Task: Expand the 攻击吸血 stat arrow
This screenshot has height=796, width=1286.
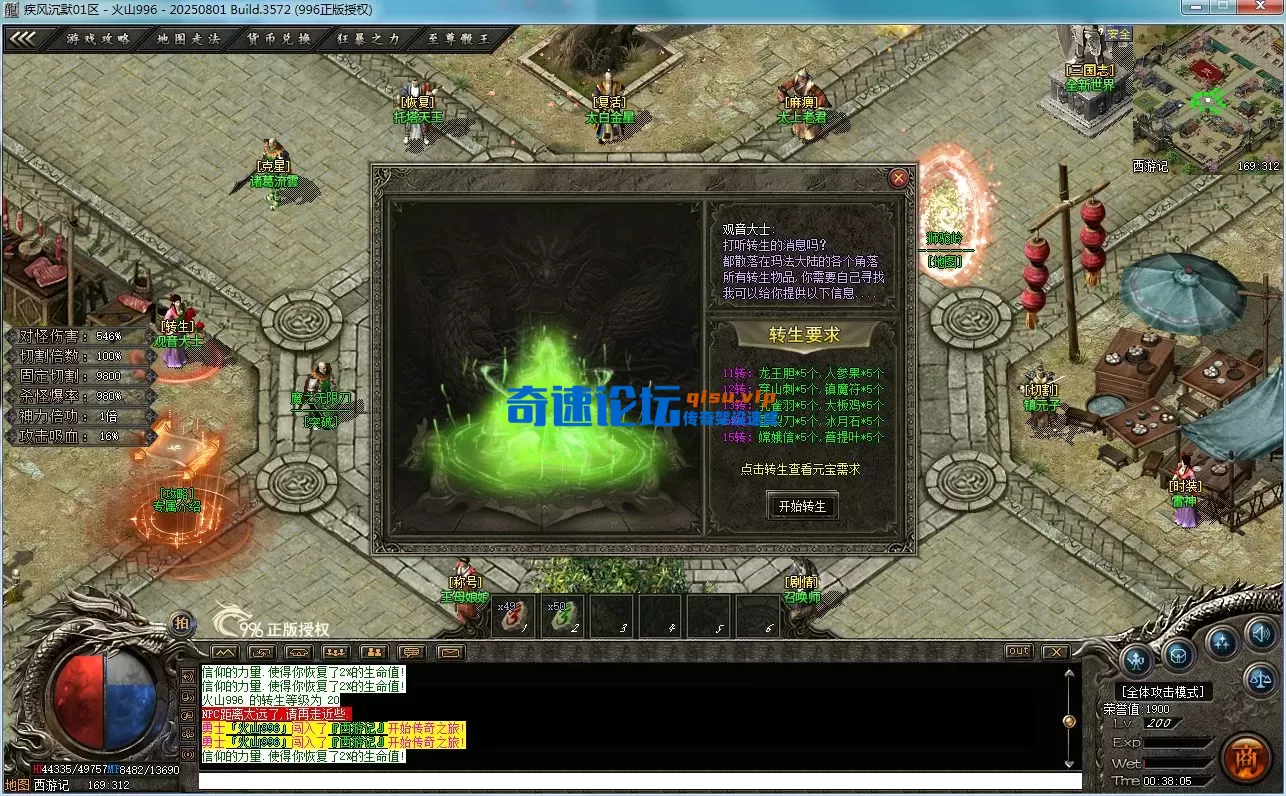Action: pyautogui.click(x=150, y=437)
